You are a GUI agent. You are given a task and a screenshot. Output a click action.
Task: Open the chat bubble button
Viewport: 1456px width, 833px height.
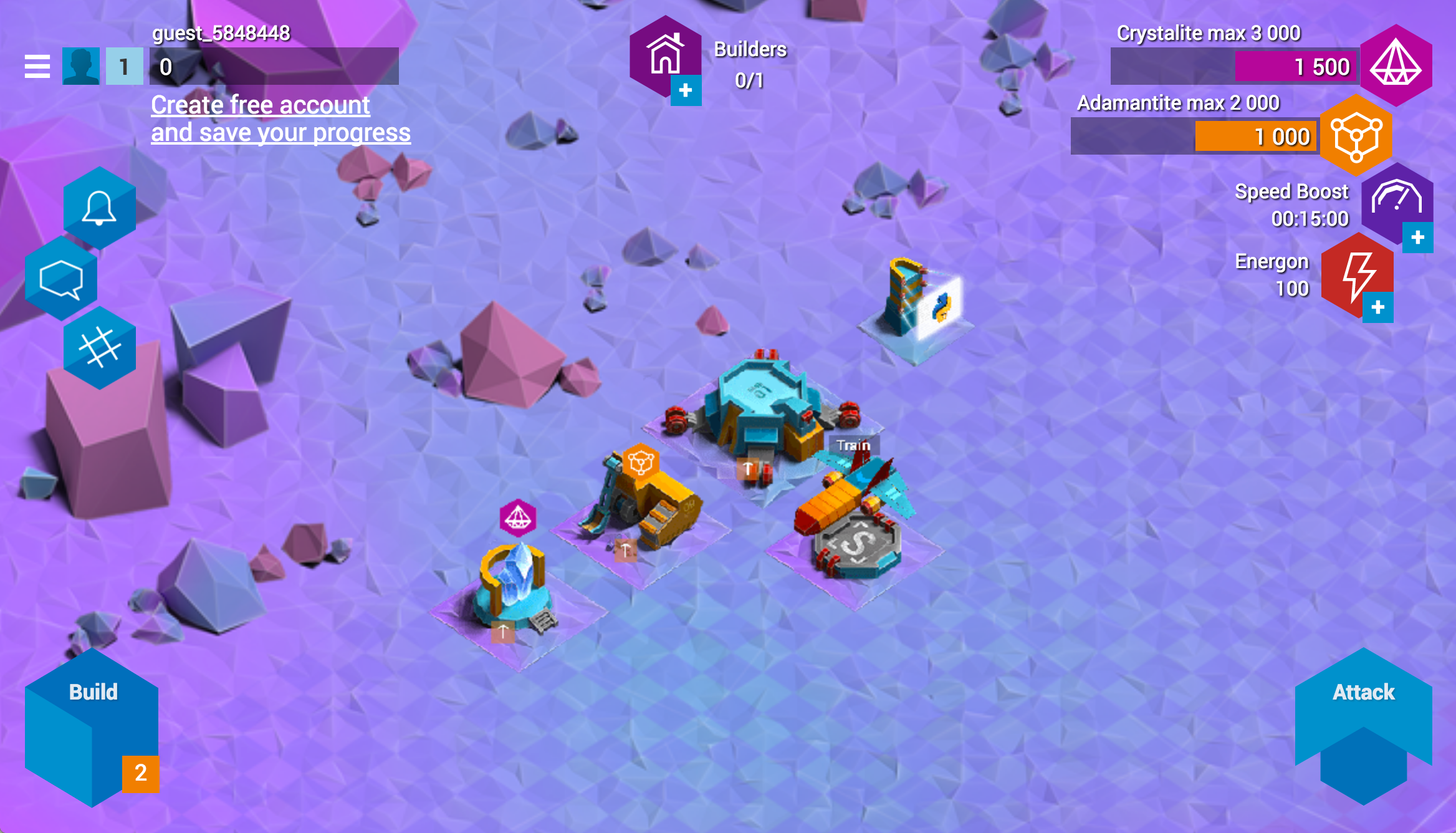click(x=61, y=279)
